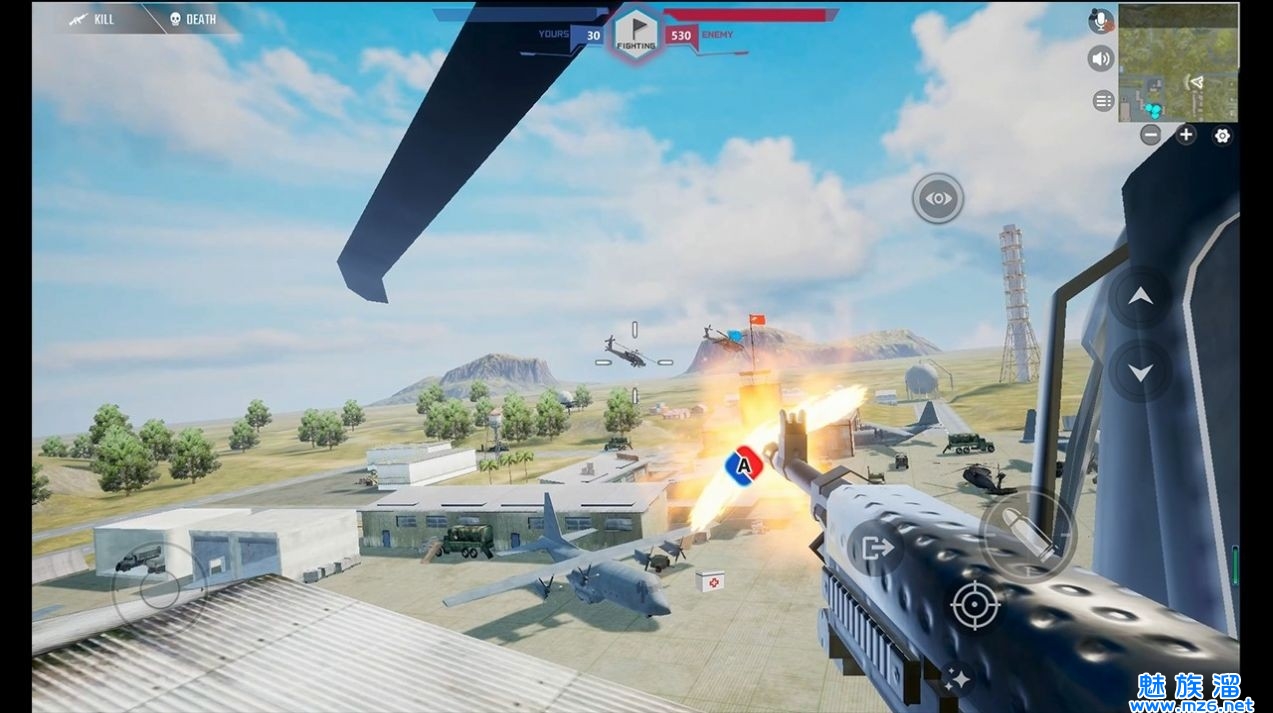This screenshot has height=713, width=1273.
Task: Mute the speaker sound icon
Action: click(x=1102, y=59)
